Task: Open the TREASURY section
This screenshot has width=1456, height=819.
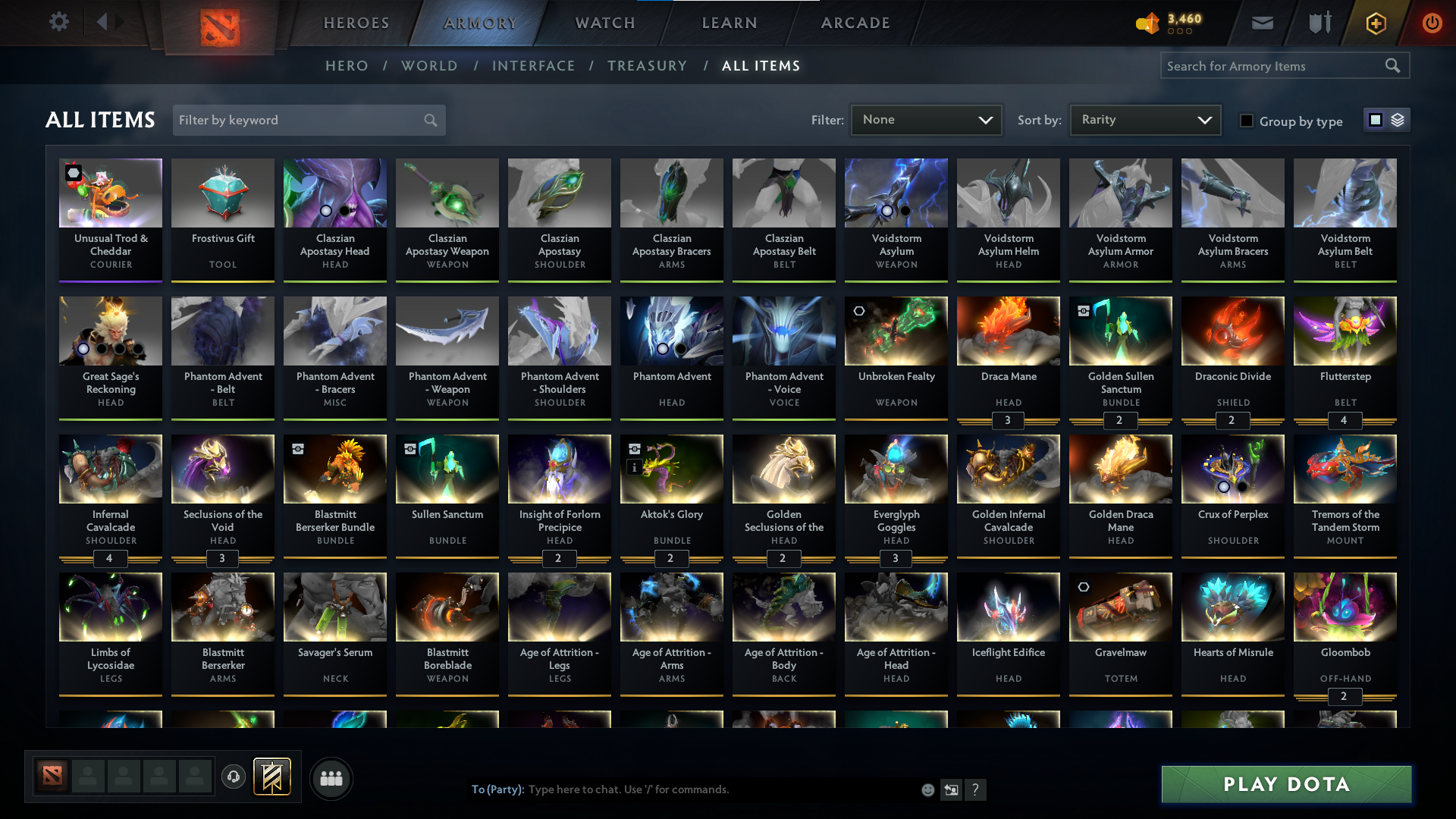Action: tap(647, 65)
